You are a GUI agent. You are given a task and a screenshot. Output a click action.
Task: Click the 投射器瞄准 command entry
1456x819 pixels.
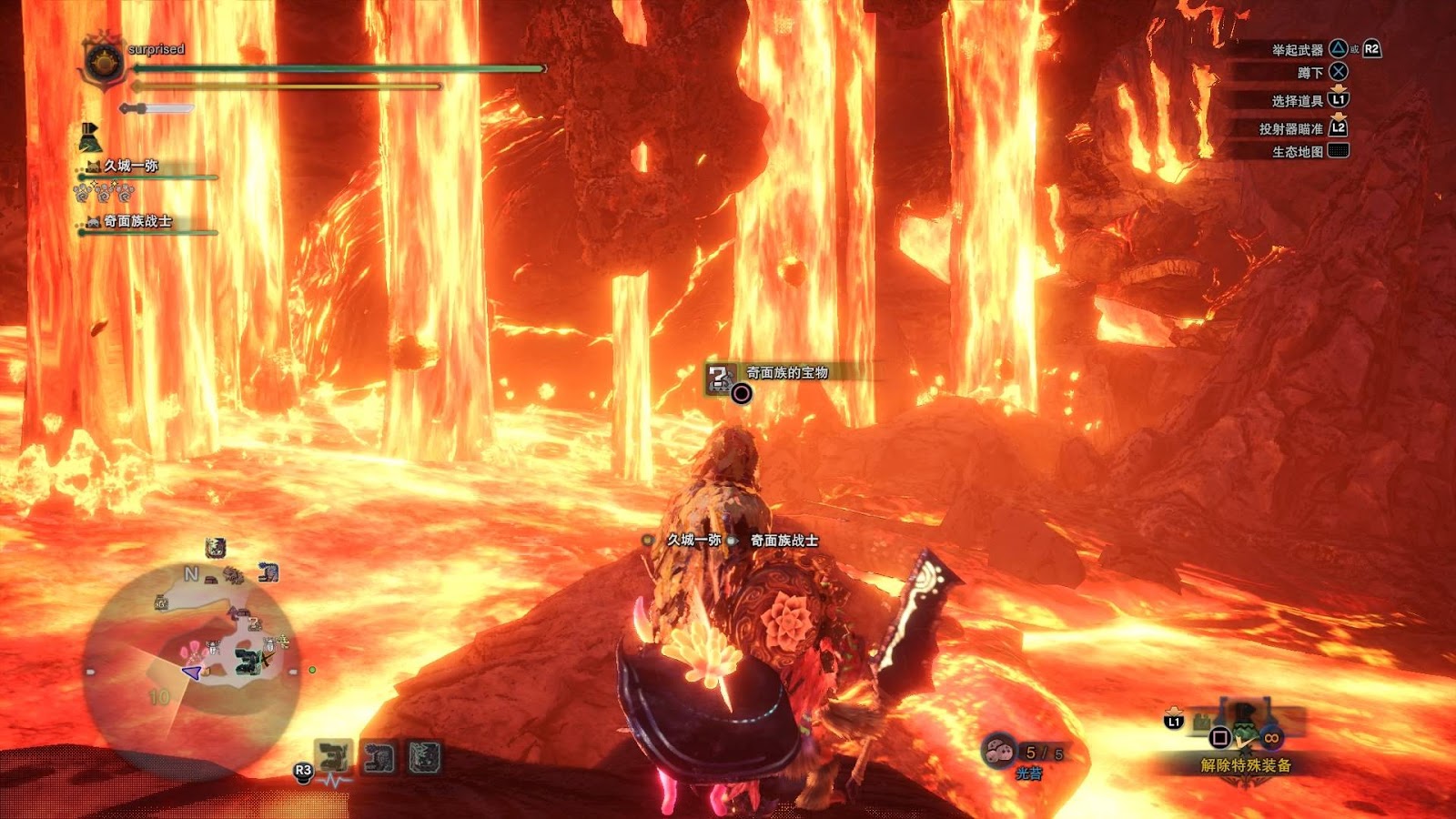(x=1290, y=129)
